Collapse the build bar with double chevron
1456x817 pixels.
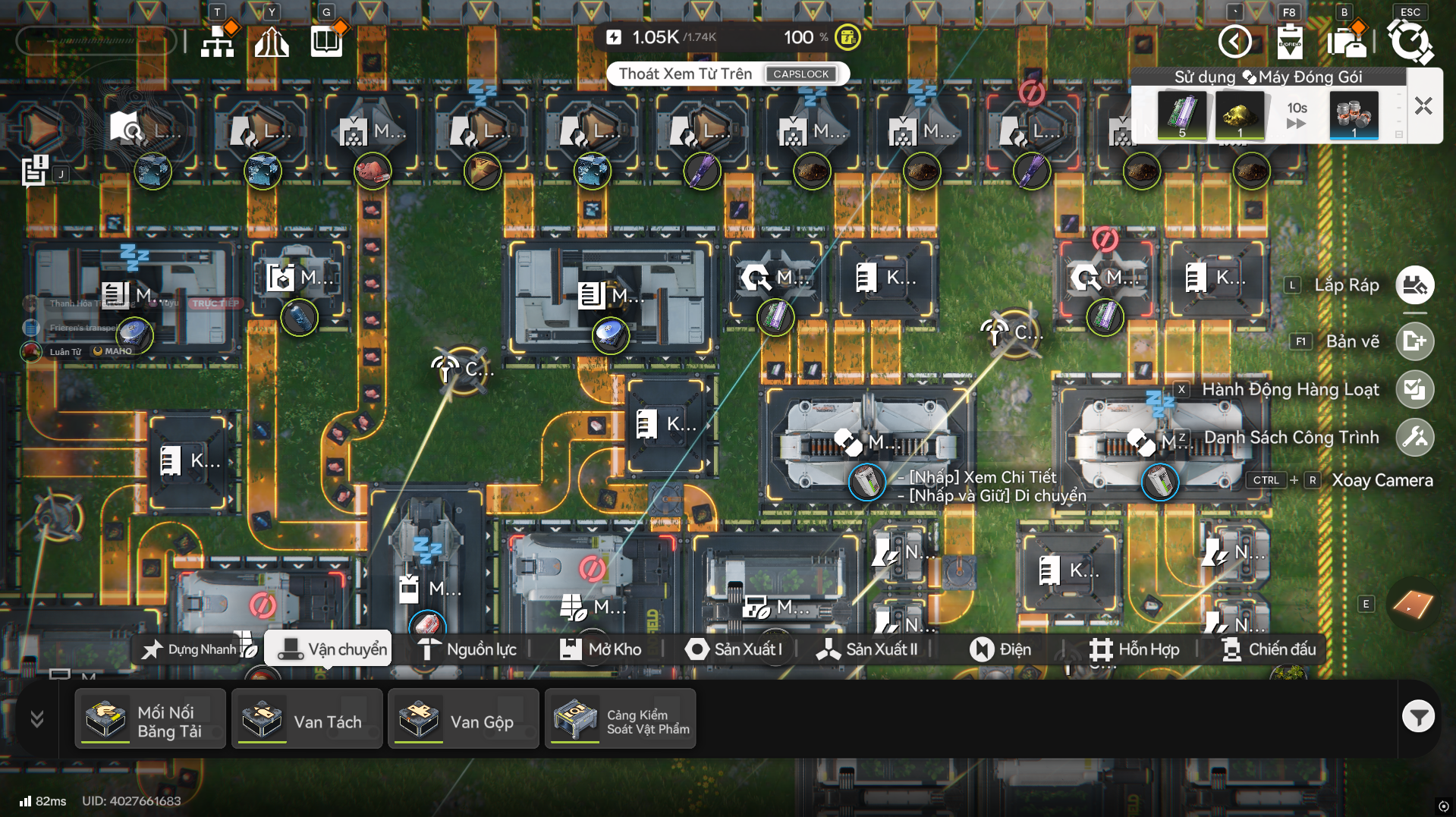pyautogui.click(x=36, y=718)
